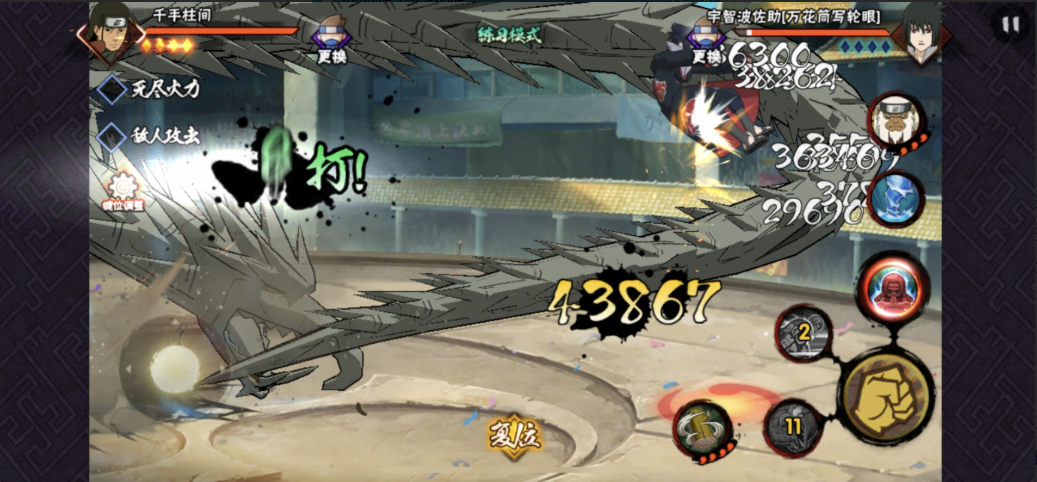Unleash the red ultimate skill icon

tap(892, 285)
